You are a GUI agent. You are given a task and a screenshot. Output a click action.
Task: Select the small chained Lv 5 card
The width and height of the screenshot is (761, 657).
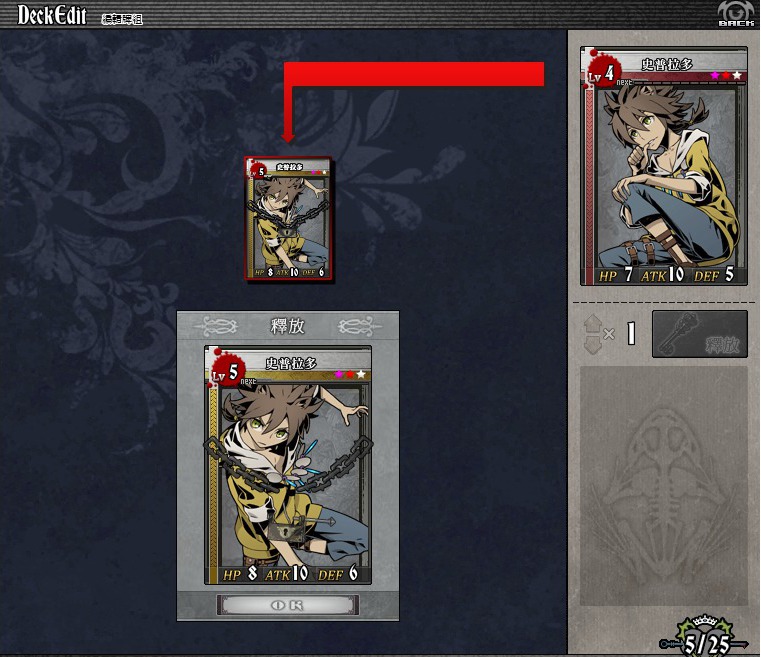[289, 218]
